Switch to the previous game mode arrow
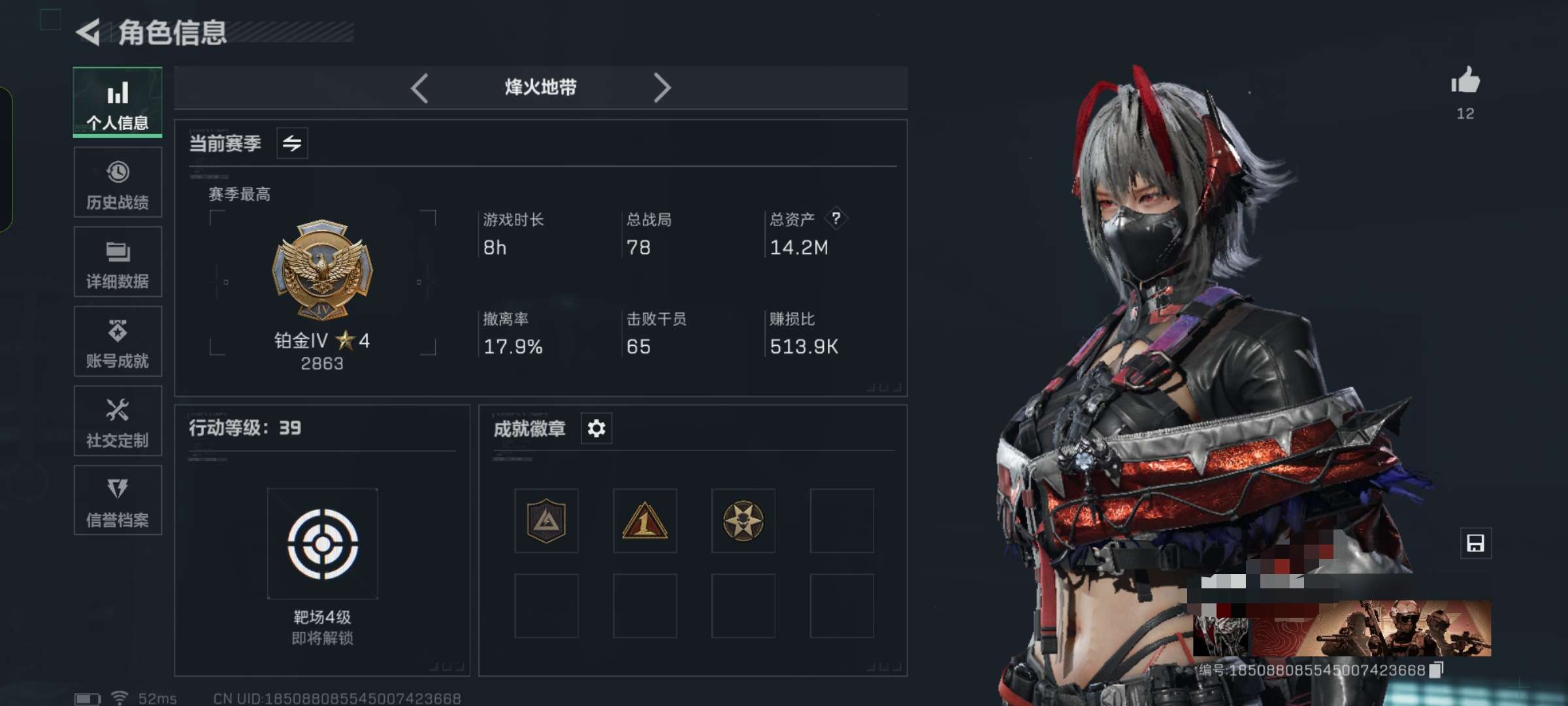This screenshot has height=706, width=1568. click(419, 88)
